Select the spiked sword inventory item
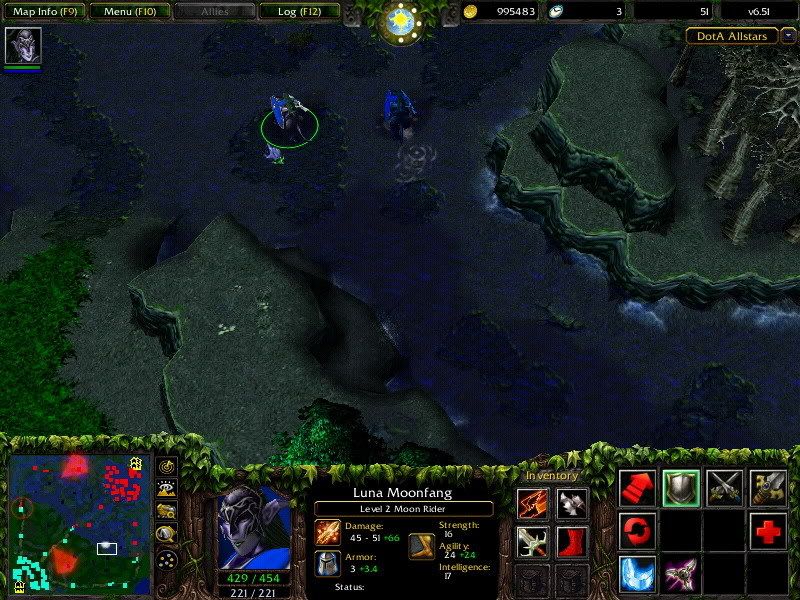 tap(533, 541)
